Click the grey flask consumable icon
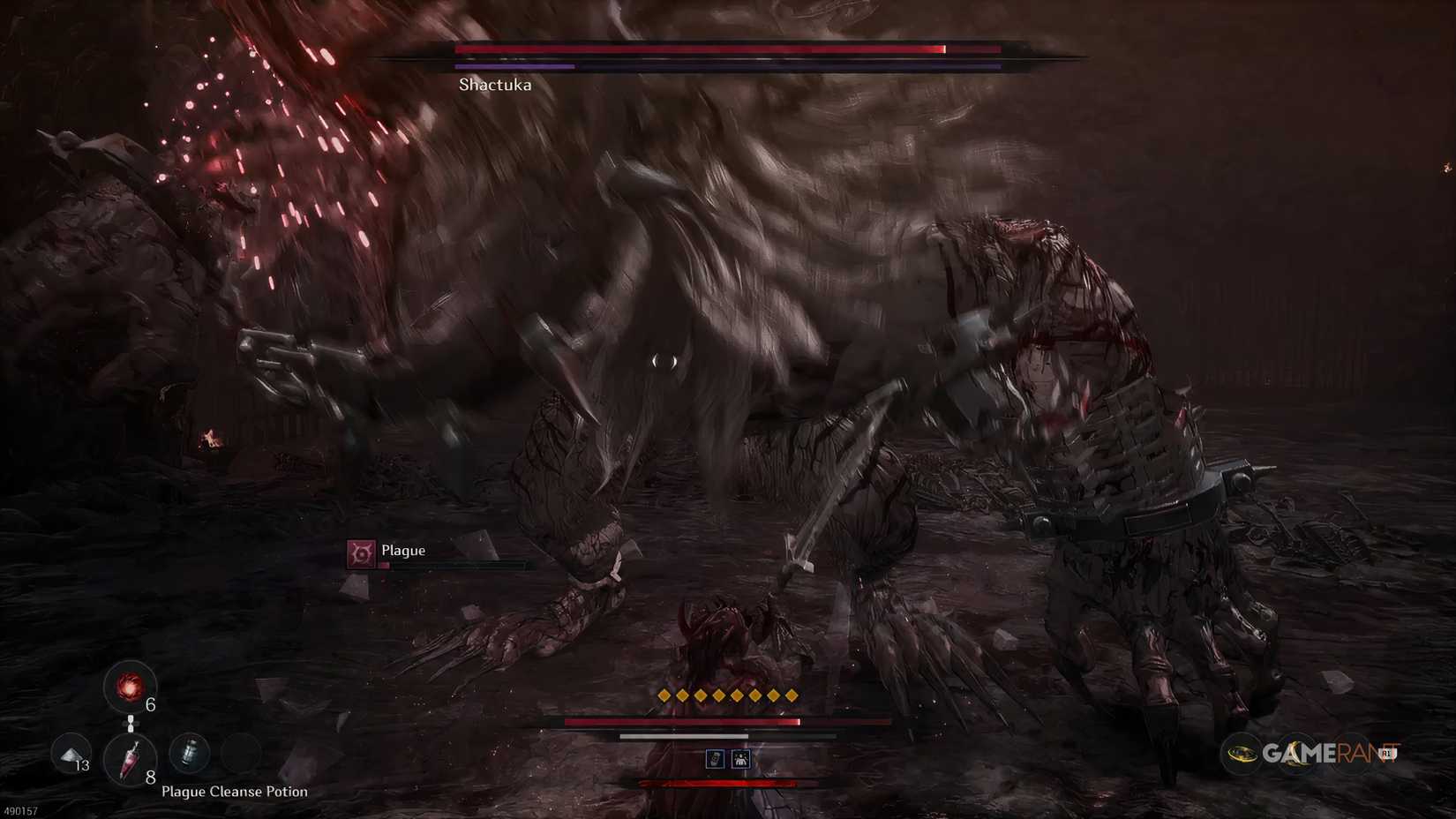Viewport: 1456px width, 819px height. coord(188,754)
